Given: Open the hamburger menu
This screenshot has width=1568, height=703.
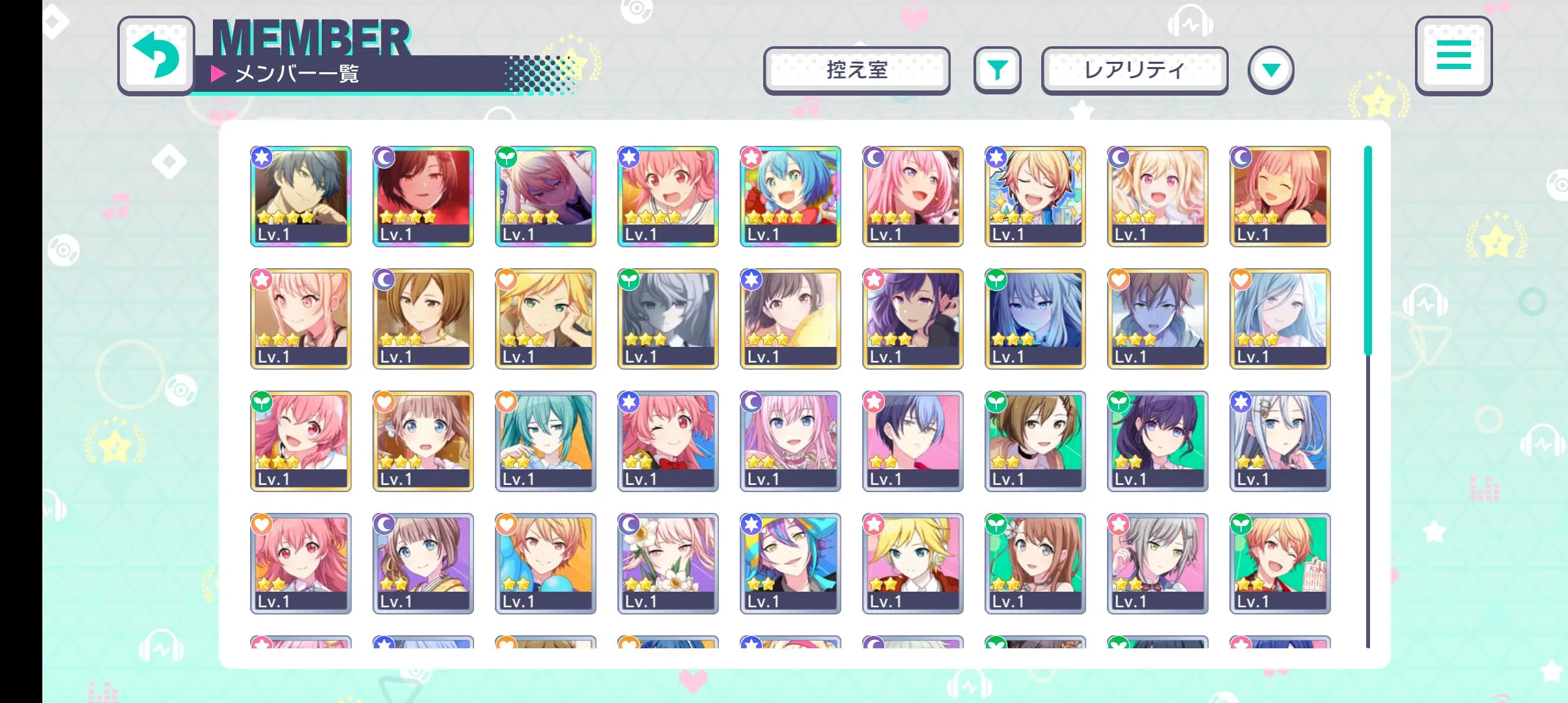Looking at the screenshot, I should pos(1453,55).
